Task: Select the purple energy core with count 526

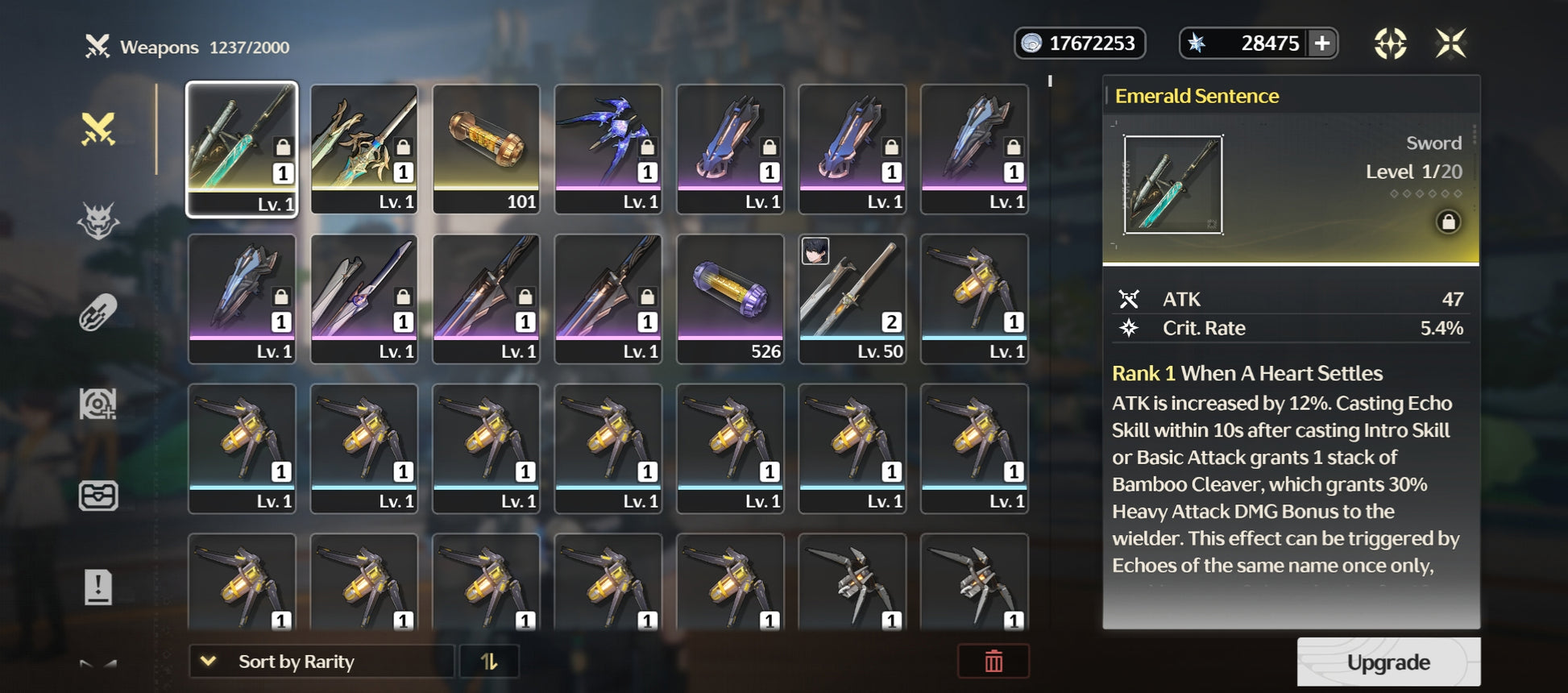Action: 730,298
